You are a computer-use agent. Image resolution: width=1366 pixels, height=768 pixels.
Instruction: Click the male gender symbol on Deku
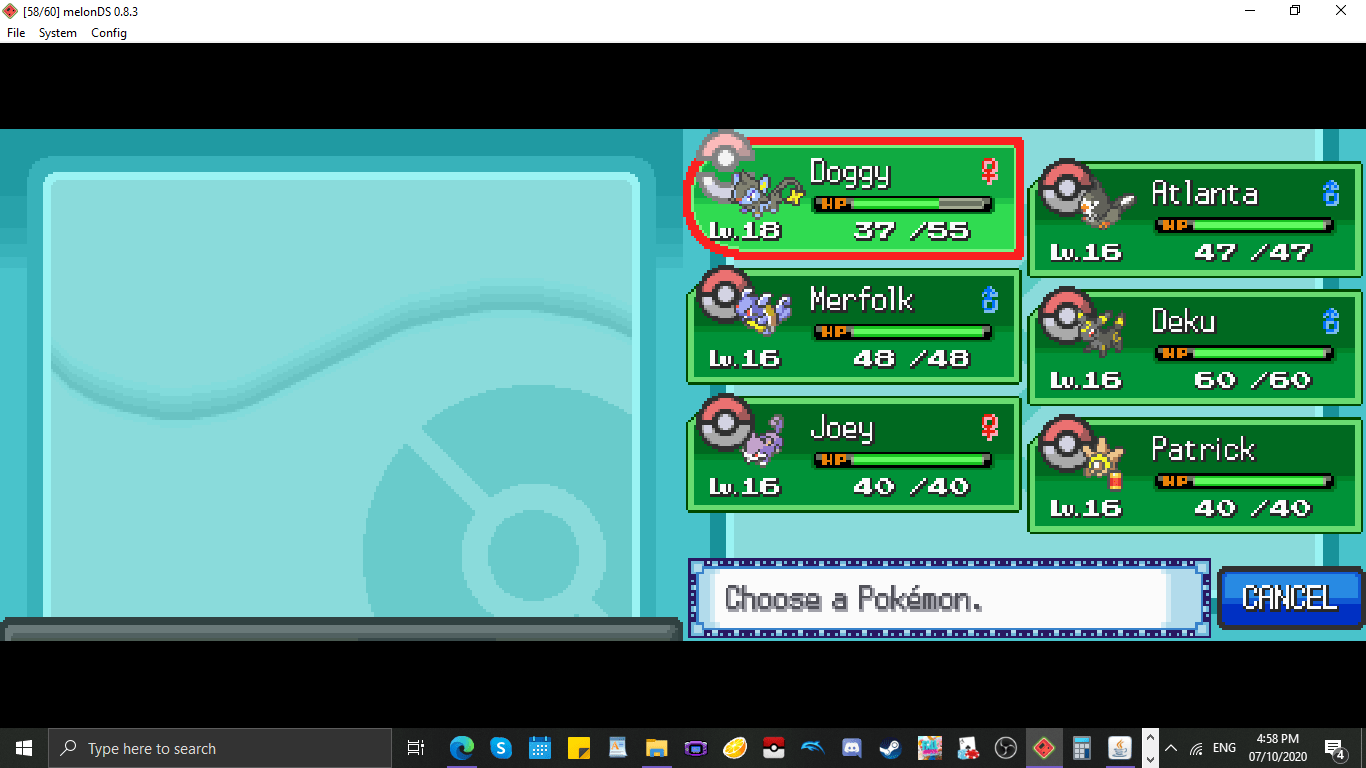click(1330, 319)
